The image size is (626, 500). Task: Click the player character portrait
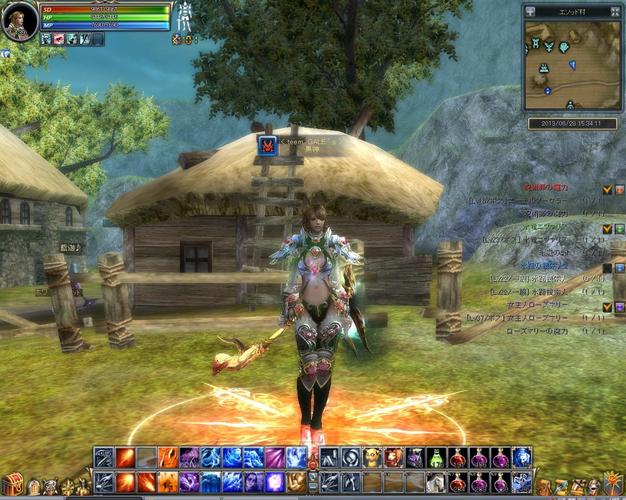point(19,22)
